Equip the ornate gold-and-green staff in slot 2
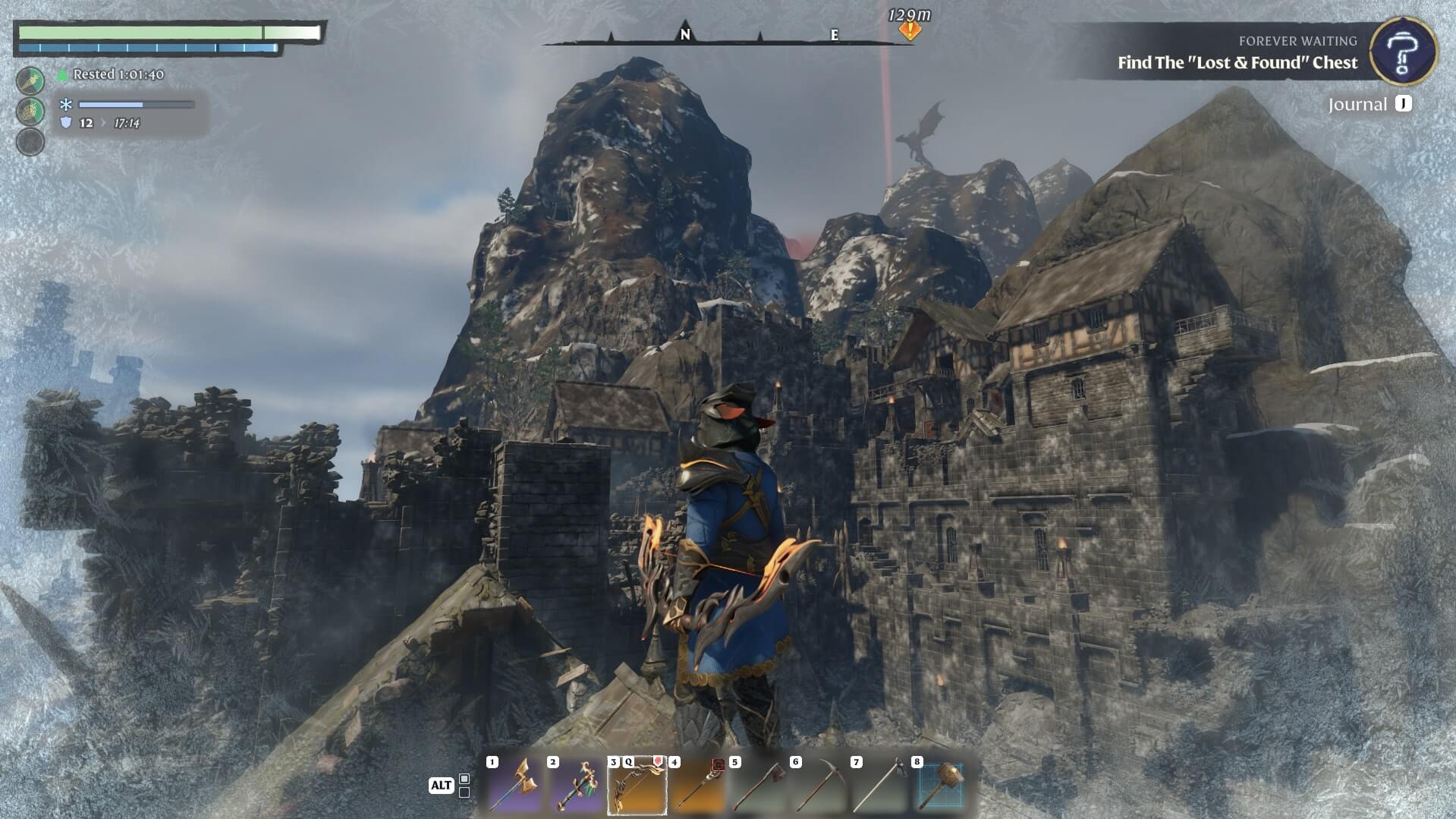The image size is (1456, 819). pyautogui.click(x=576, y=786)
